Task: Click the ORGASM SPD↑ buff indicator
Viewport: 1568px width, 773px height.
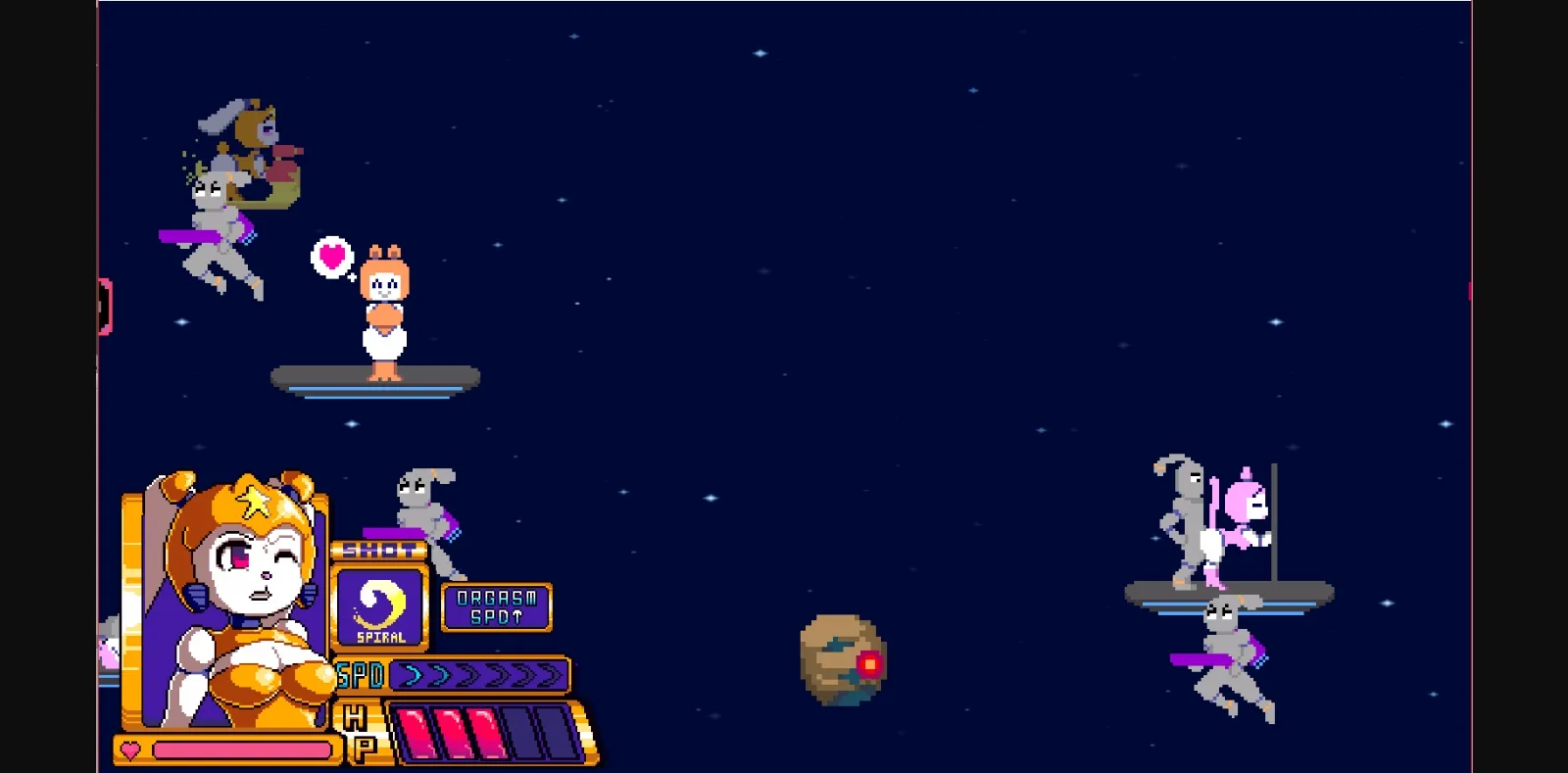Action: coord(497,606)
